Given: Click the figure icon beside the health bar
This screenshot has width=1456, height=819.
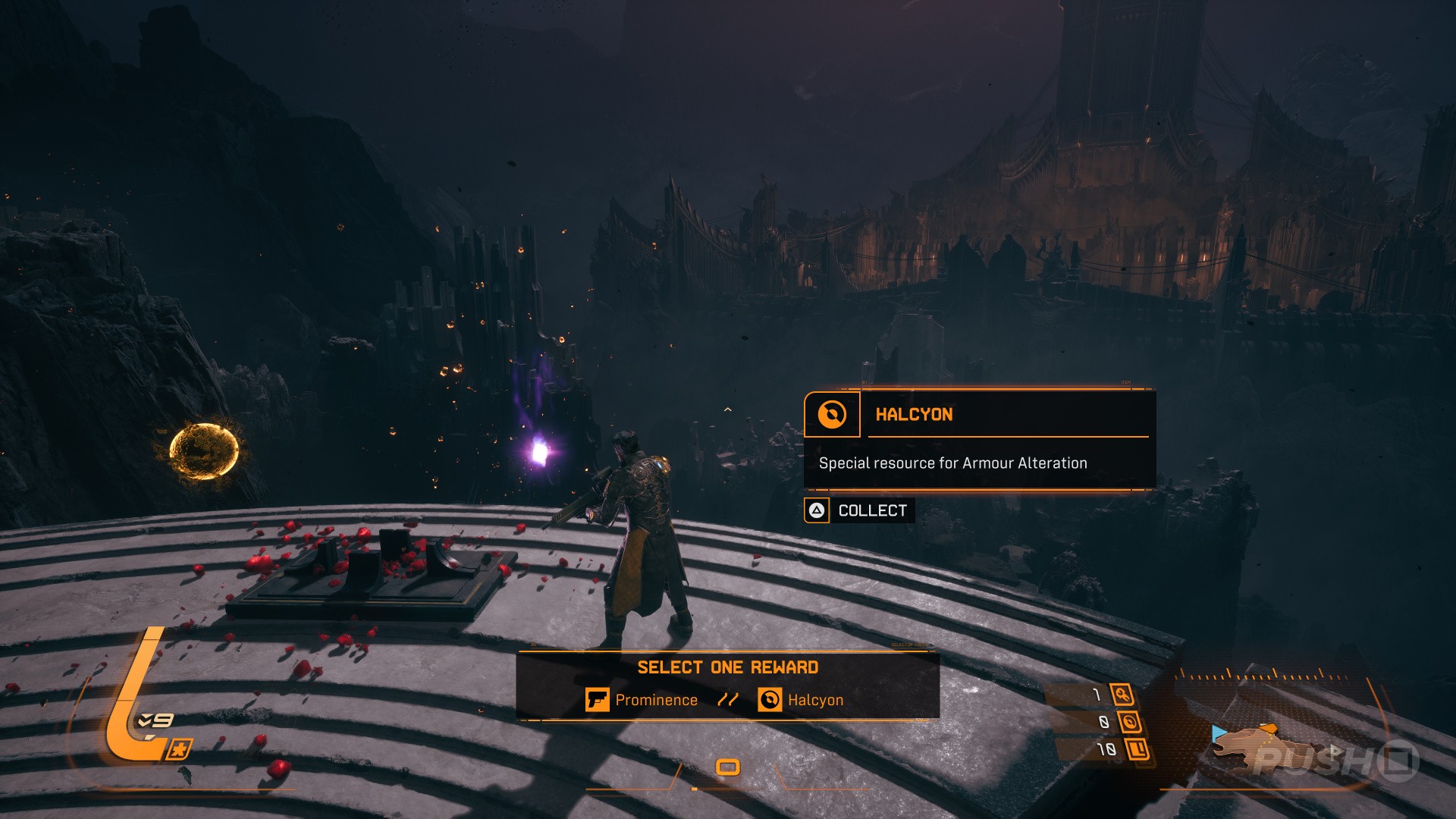Looking at the screenshot, I should tap(178, 750).
